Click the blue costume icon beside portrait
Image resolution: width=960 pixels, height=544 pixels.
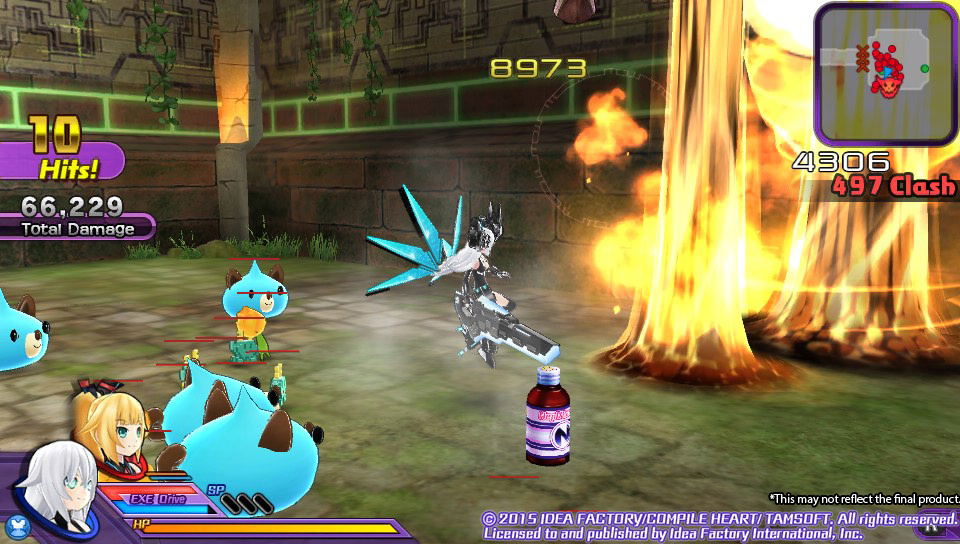16,525
